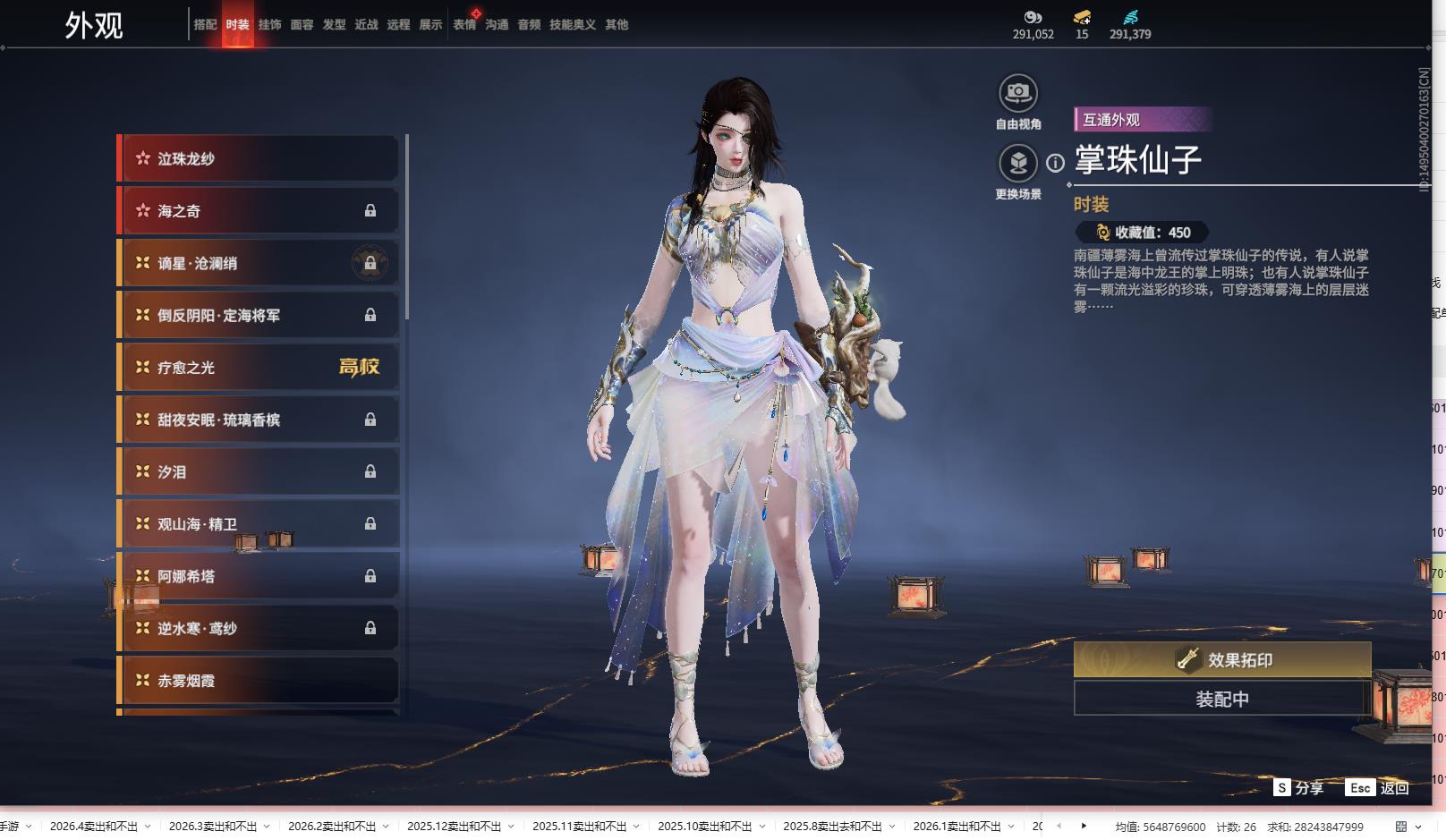Choose the 海之奇 outfit row
The width and height of the screenshot is (1446, 840).
[259, 211]
